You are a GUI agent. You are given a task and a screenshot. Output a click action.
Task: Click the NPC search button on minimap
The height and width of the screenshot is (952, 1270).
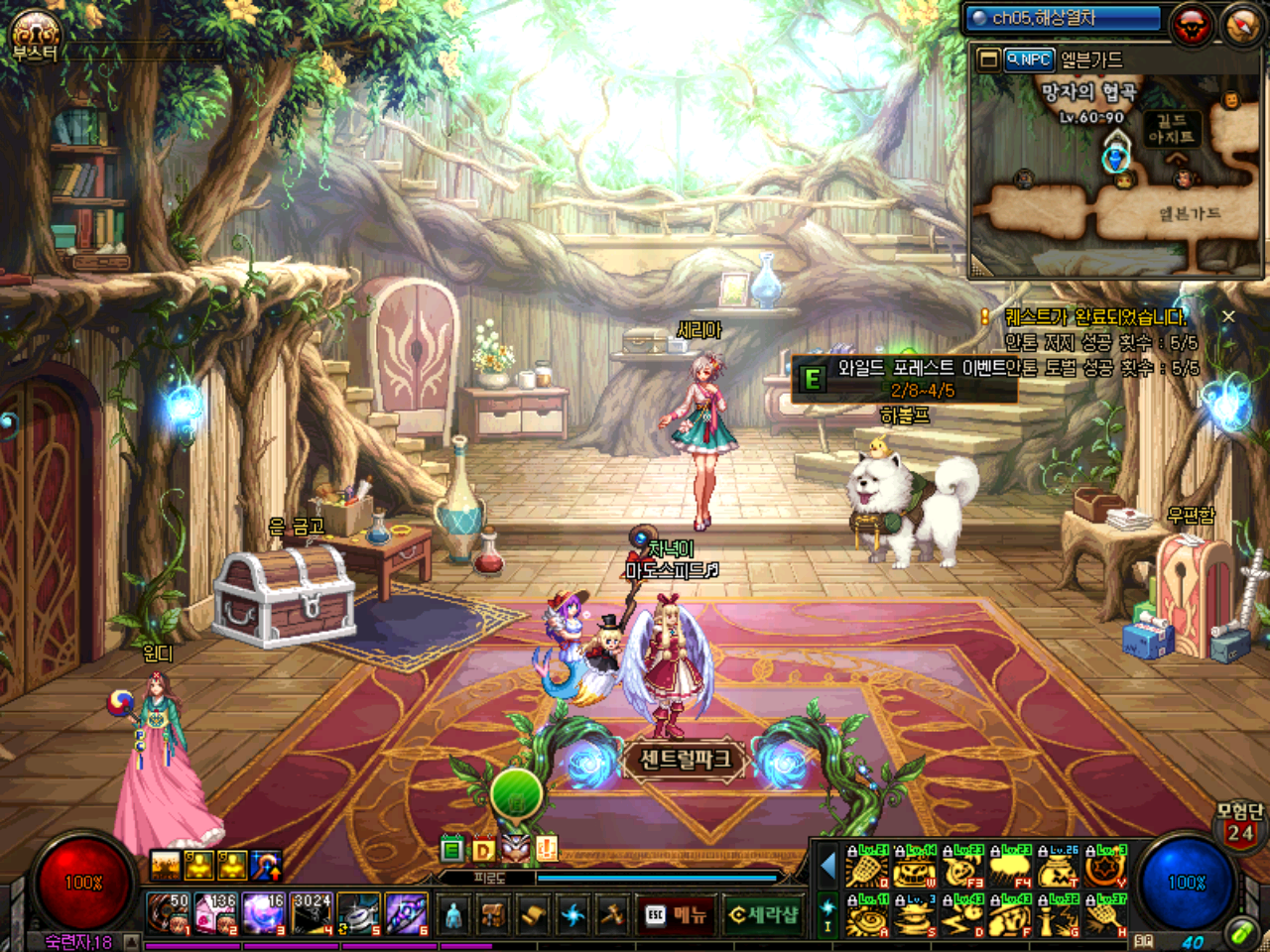click(1028, 59)
